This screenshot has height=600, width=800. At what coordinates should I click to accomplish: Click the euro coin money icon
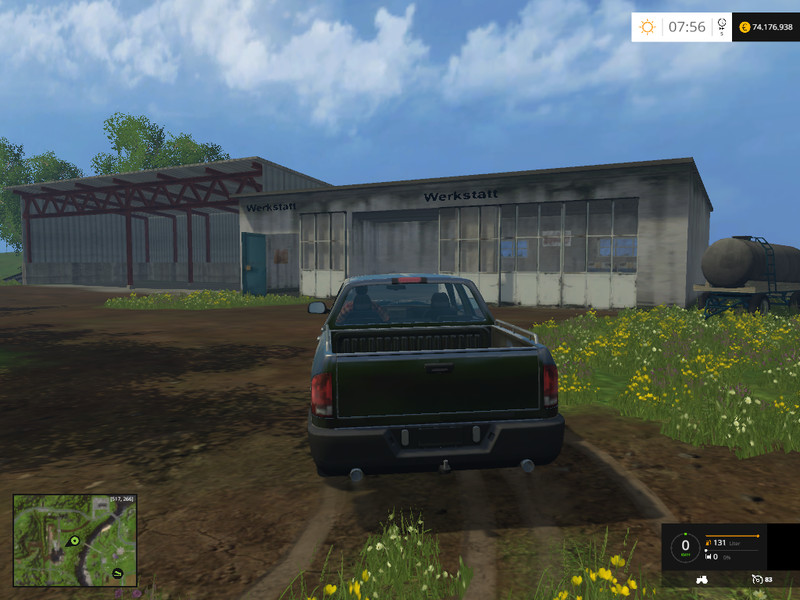(745, 27)
